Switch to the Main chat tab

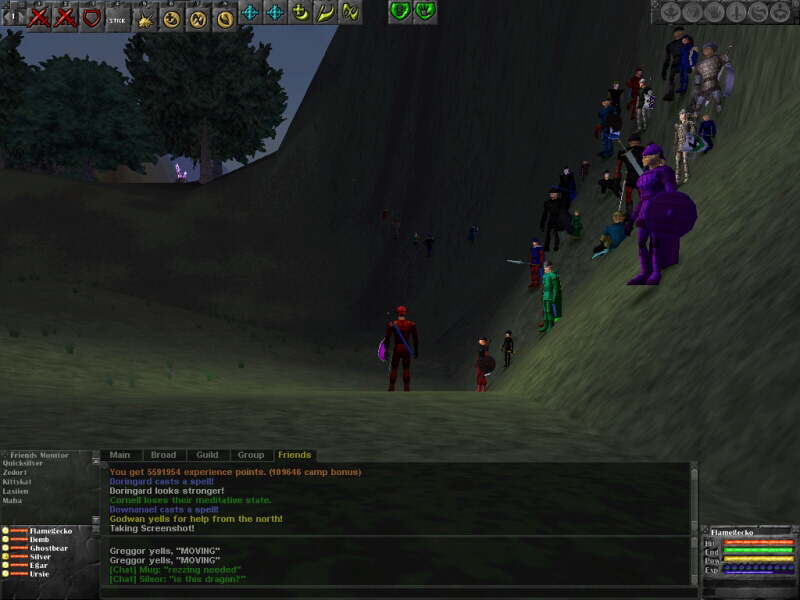[120, 455]
